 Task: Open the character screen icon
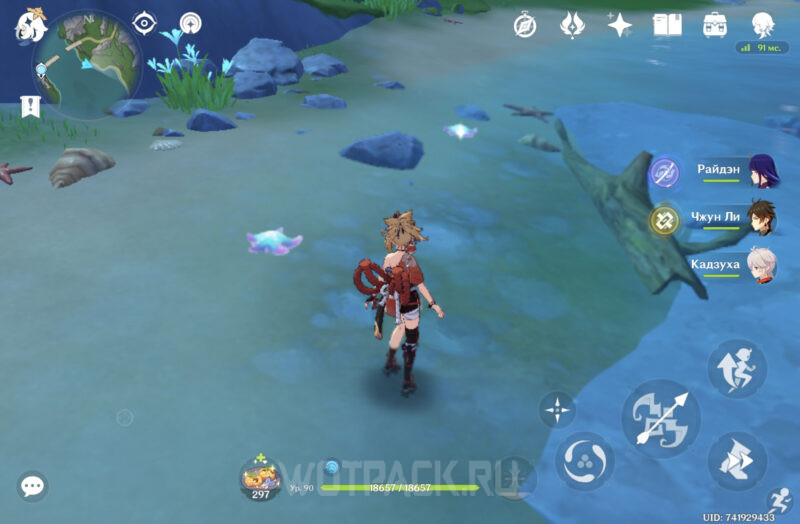(763, 25)
